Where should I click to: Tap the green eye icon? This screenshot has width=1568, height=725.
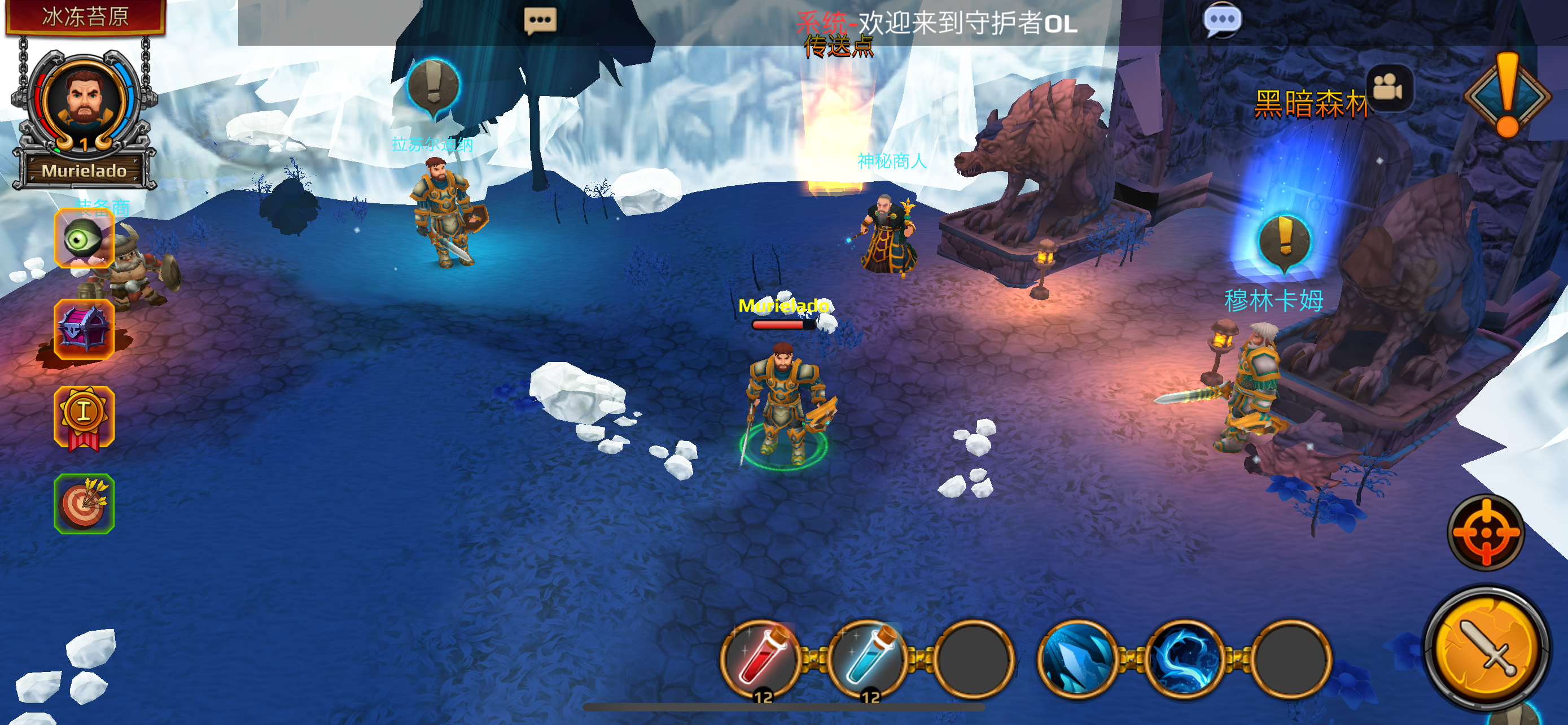[x=84, y=238]
